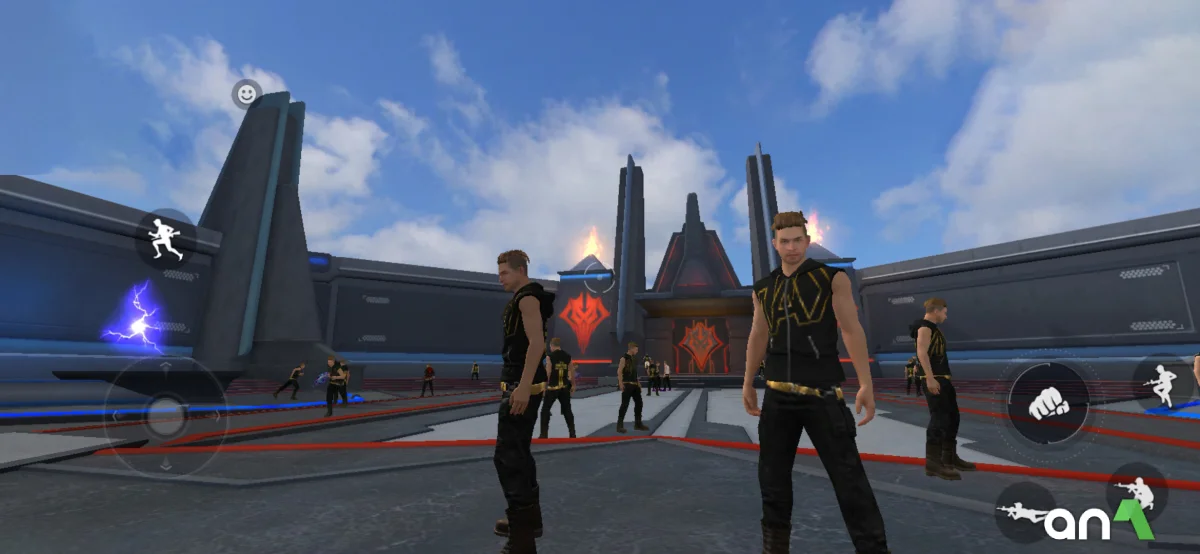Tap the movement joystick center
The width and height of the screenshot is (1200, 554).
click(x=166, y=416)
